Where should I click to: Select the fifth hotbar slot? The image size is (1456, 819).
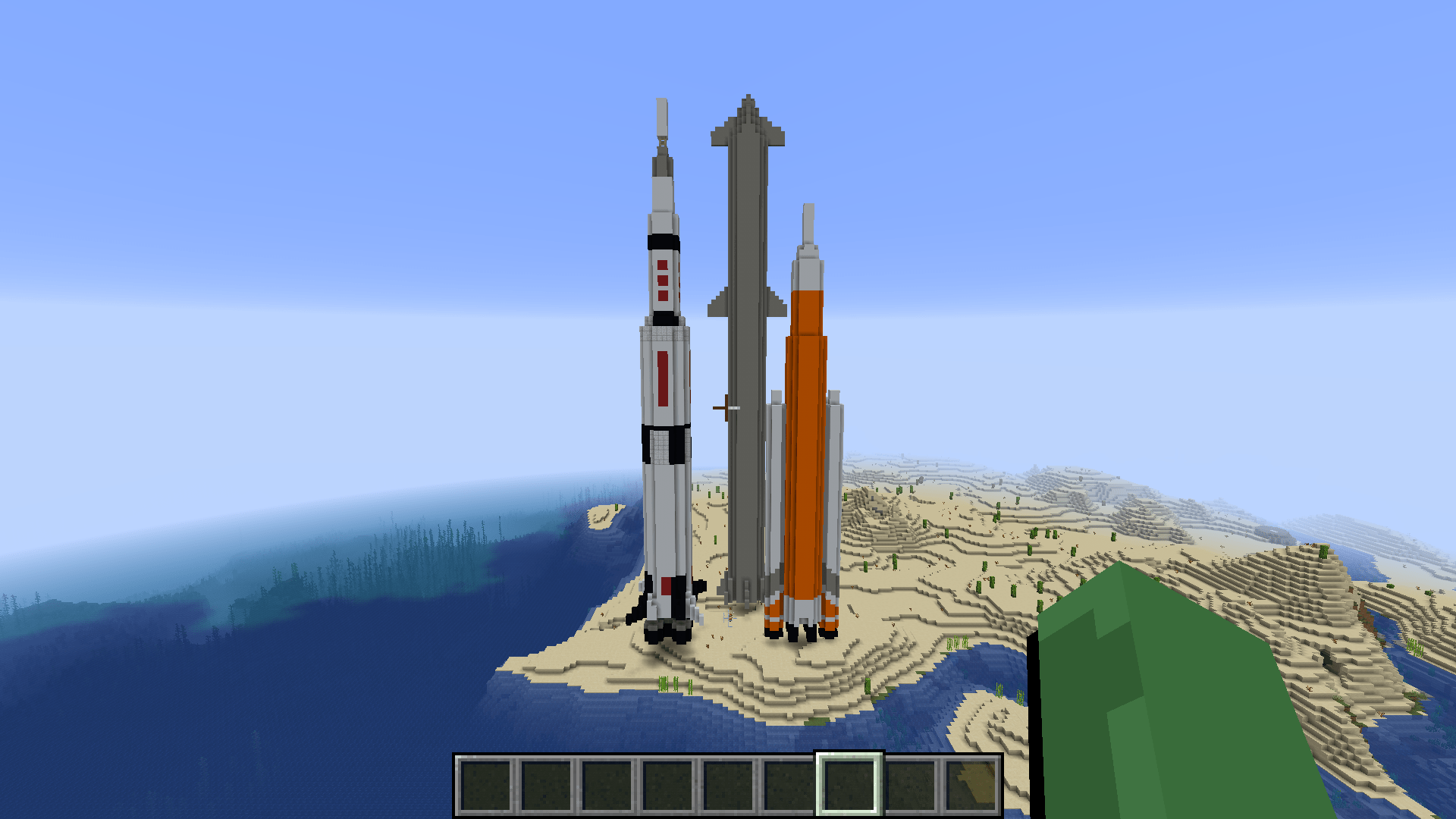[728, 784]
